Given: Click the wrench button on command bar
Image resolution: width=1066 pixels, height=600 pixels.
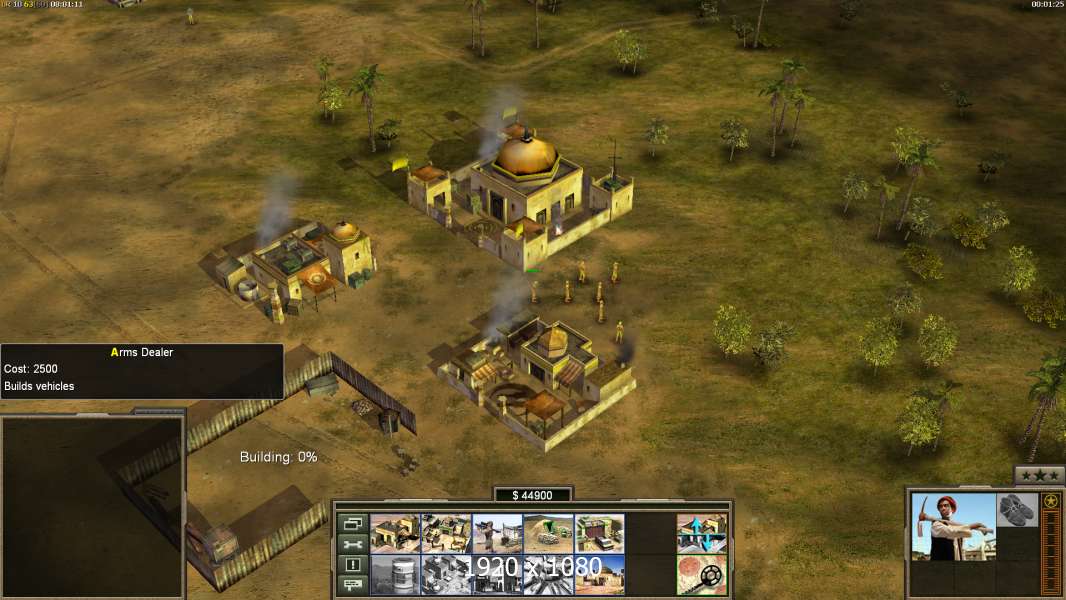Looking at the screenshot, I should tap(352, 544).
